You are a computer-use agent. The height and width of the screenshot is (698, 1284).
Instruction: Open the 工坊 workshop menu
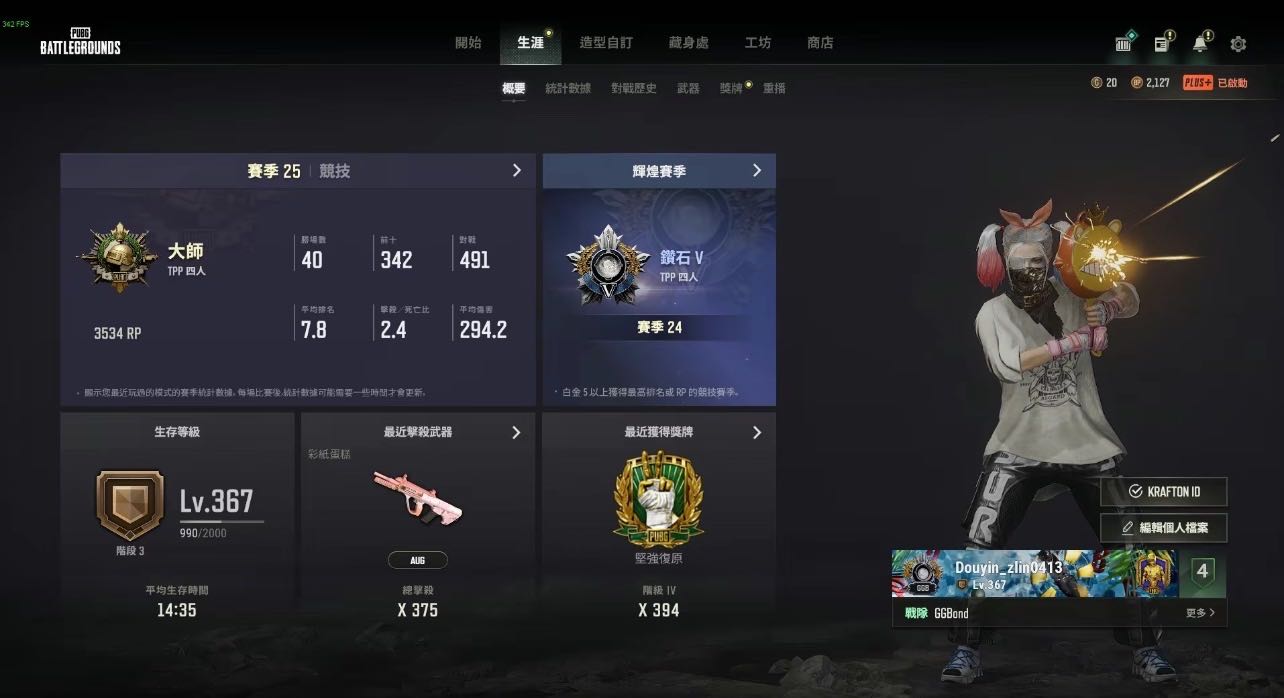tap(757, 43)
